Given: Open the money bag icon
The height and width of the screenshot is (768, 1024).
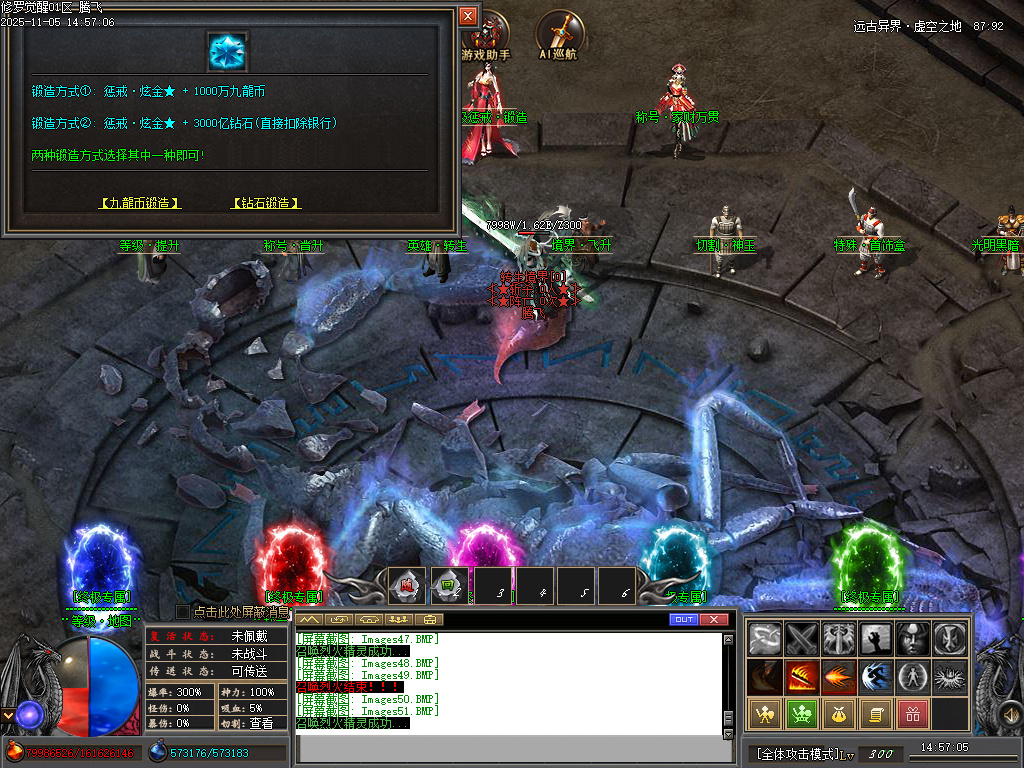Looking at the screenshot, I should [x=838, y=714].
